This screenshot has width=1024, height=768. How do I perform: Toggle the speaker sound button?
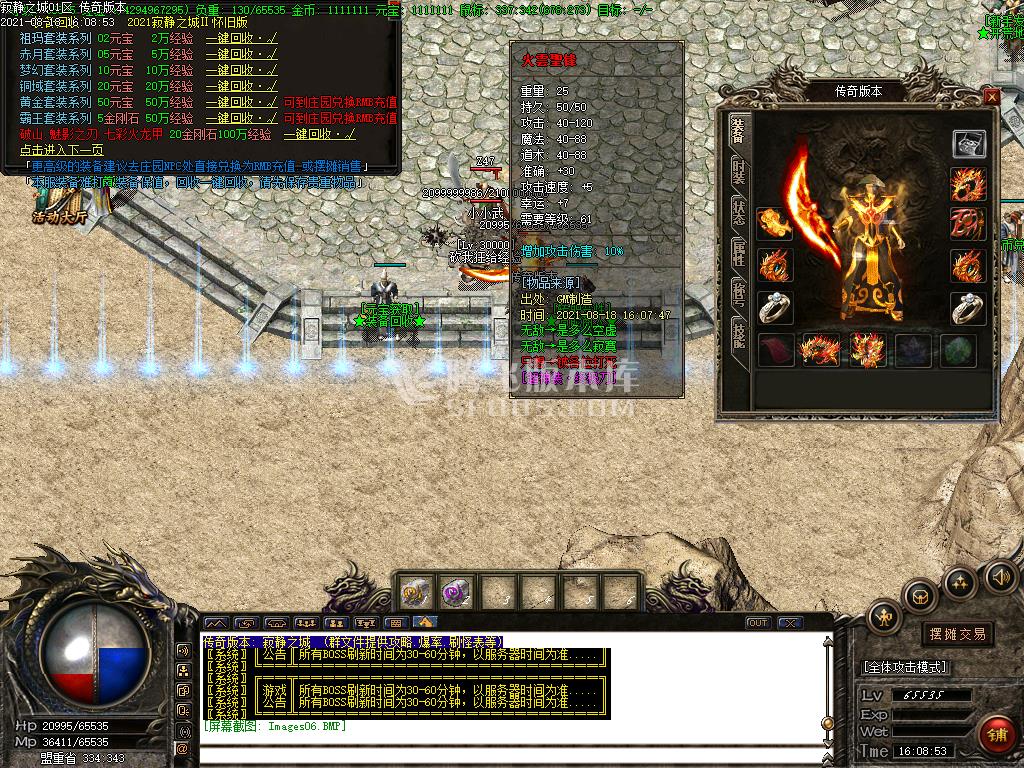999,576
